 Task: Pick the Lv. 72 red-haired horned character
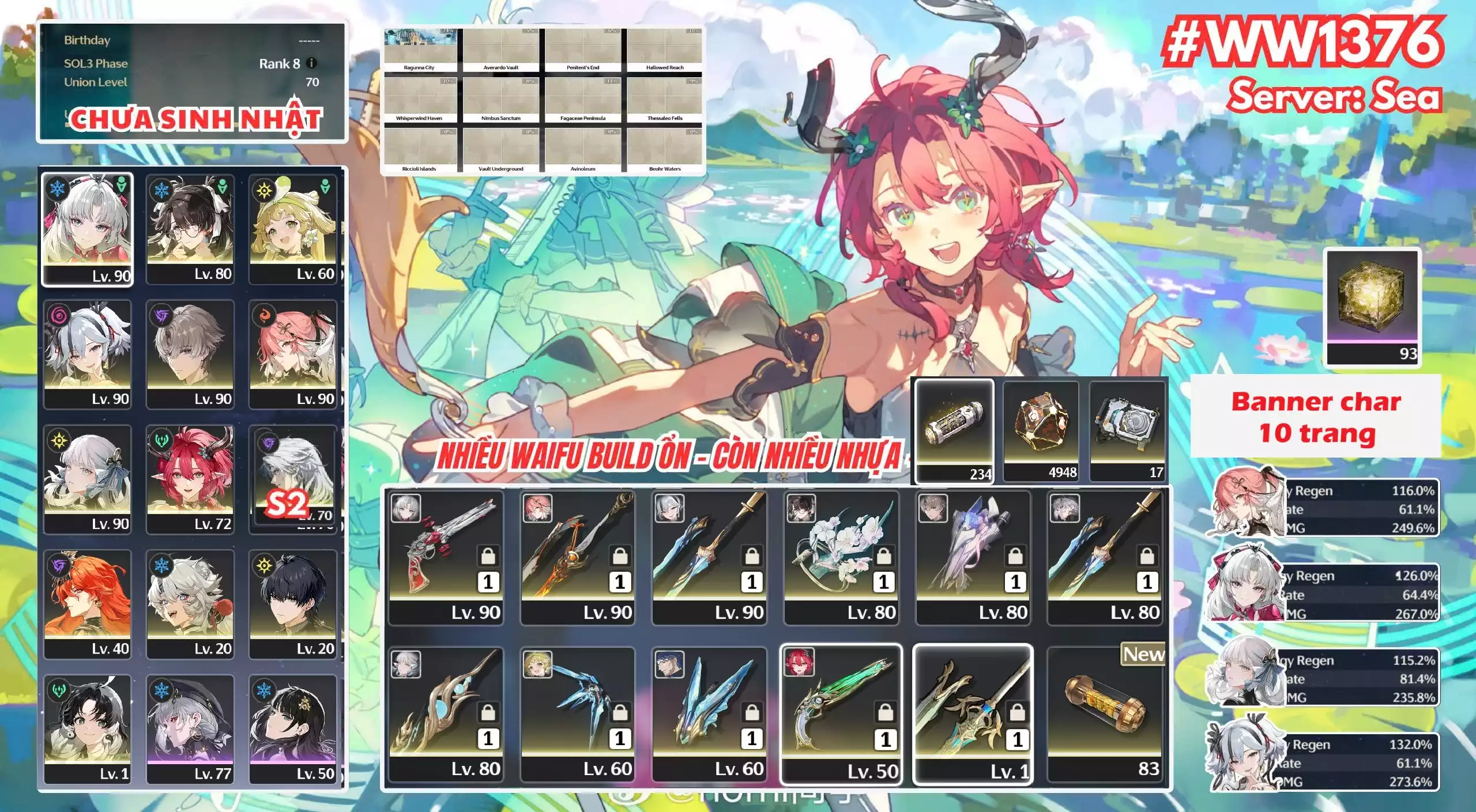(x=190, y=478)
